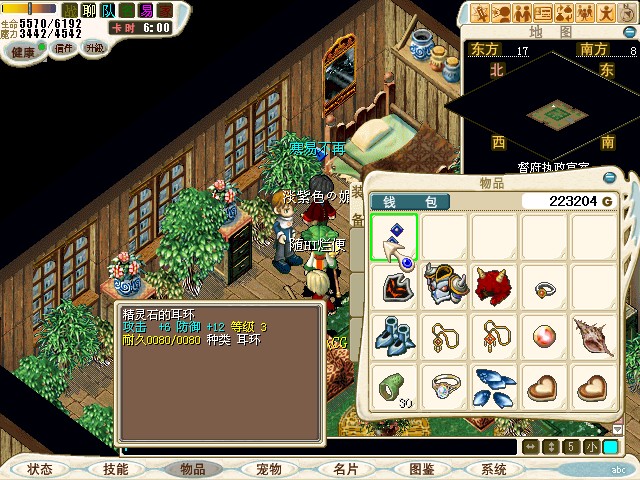Switch to the 宠物 pets menu
The width and height of the screenshot is (640, 480).
pyautogui.click(x=268, y=469)
